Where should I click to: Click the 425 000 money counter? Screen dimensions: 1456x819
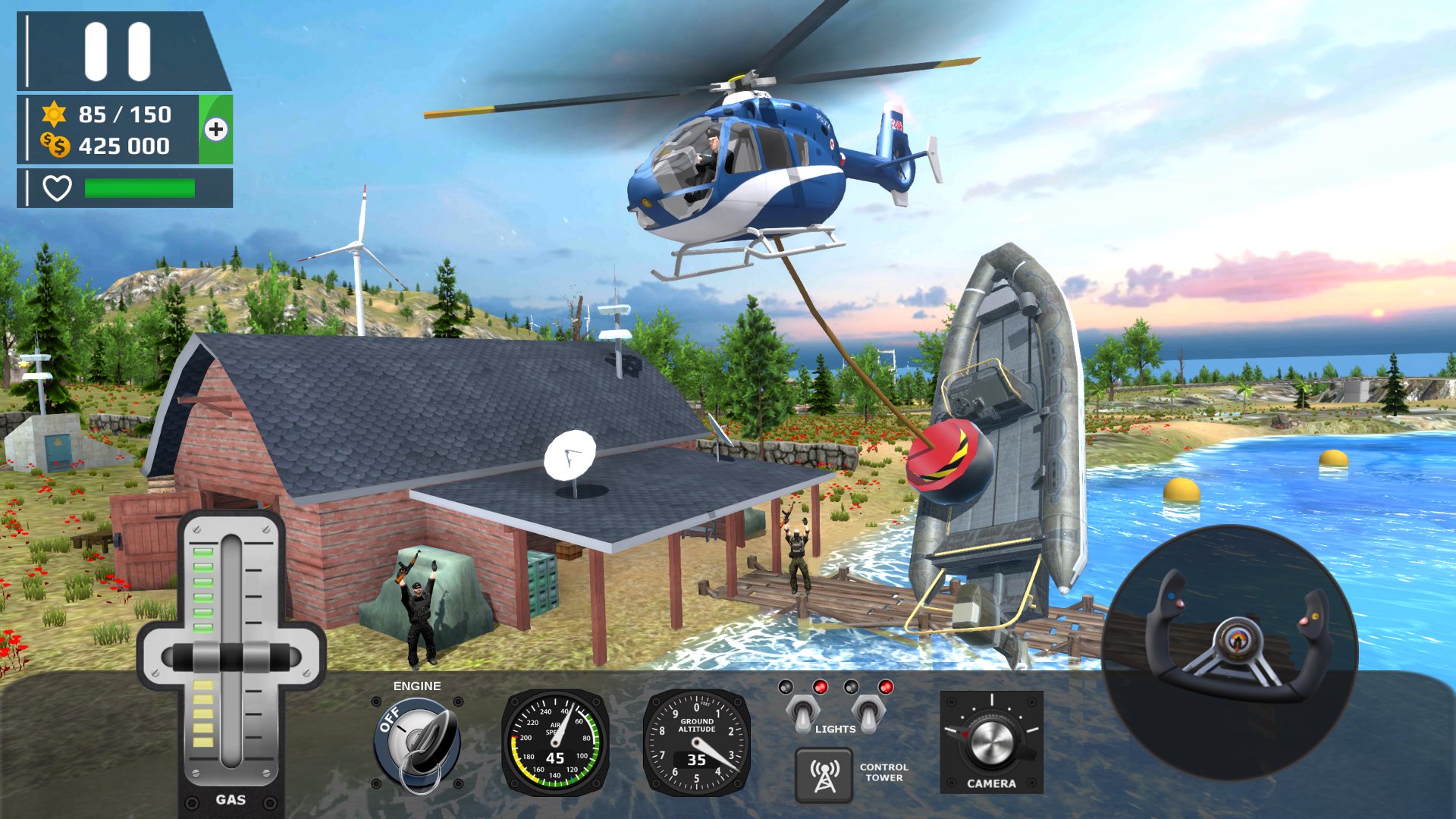click(x=125, y=147)
